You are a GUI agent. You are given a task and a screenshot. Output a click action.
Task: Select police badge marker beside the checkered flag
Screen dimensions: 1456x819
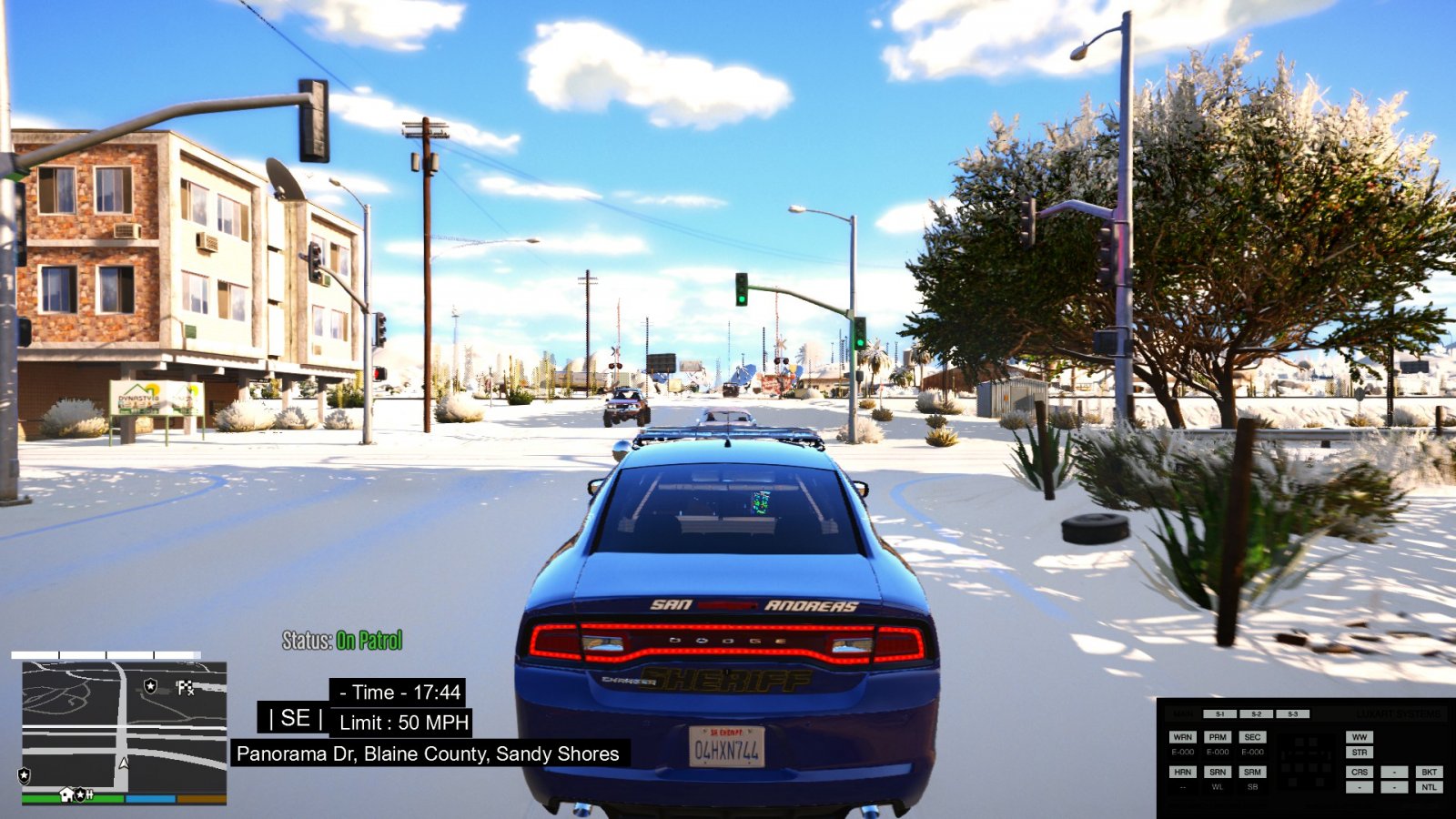(x=151, y=685)
